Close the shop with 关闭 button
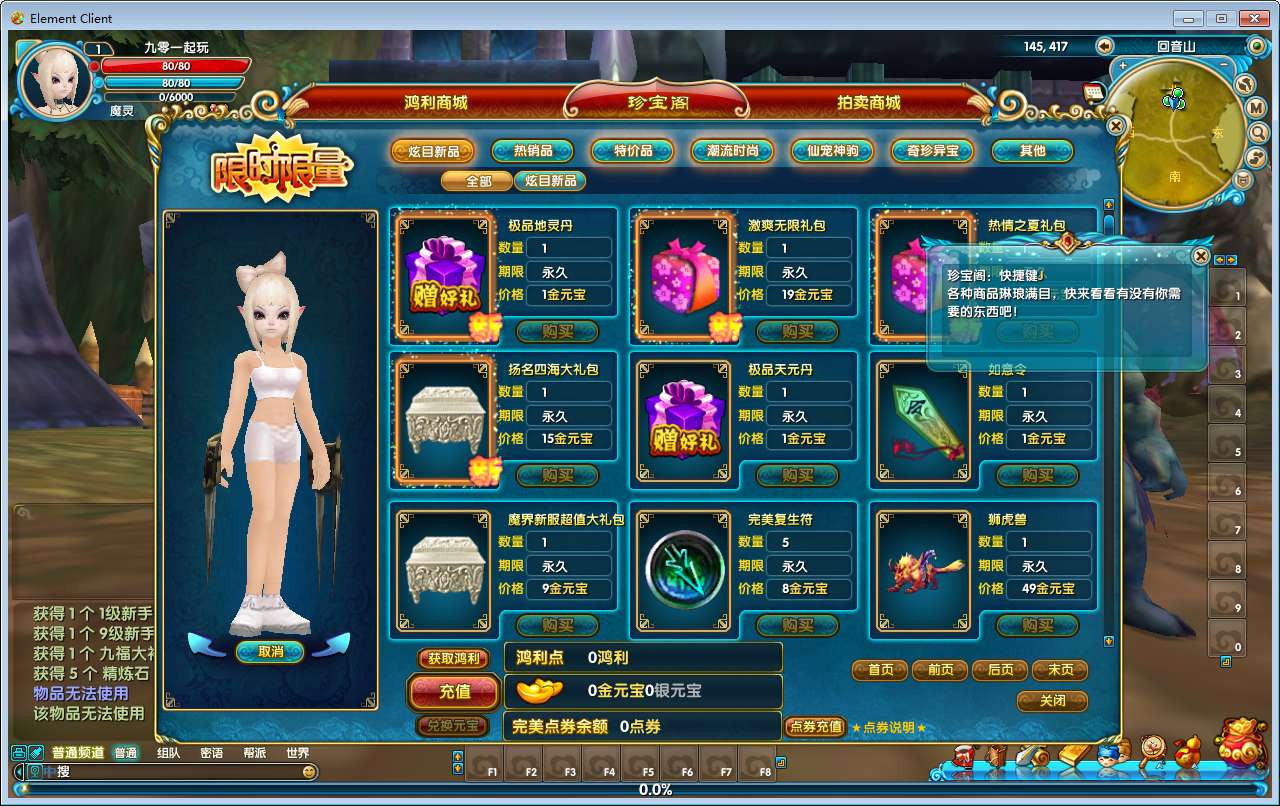The height and width of the screenshot is (806, 1280). [1052, 701]
